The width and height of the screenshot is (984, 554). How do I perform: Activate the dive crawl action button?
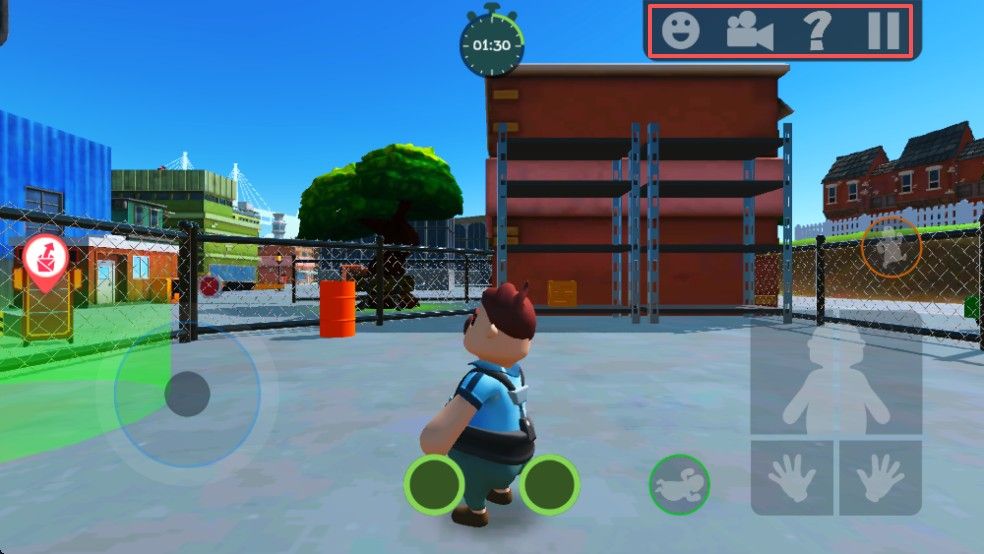[x=680, y=485]
